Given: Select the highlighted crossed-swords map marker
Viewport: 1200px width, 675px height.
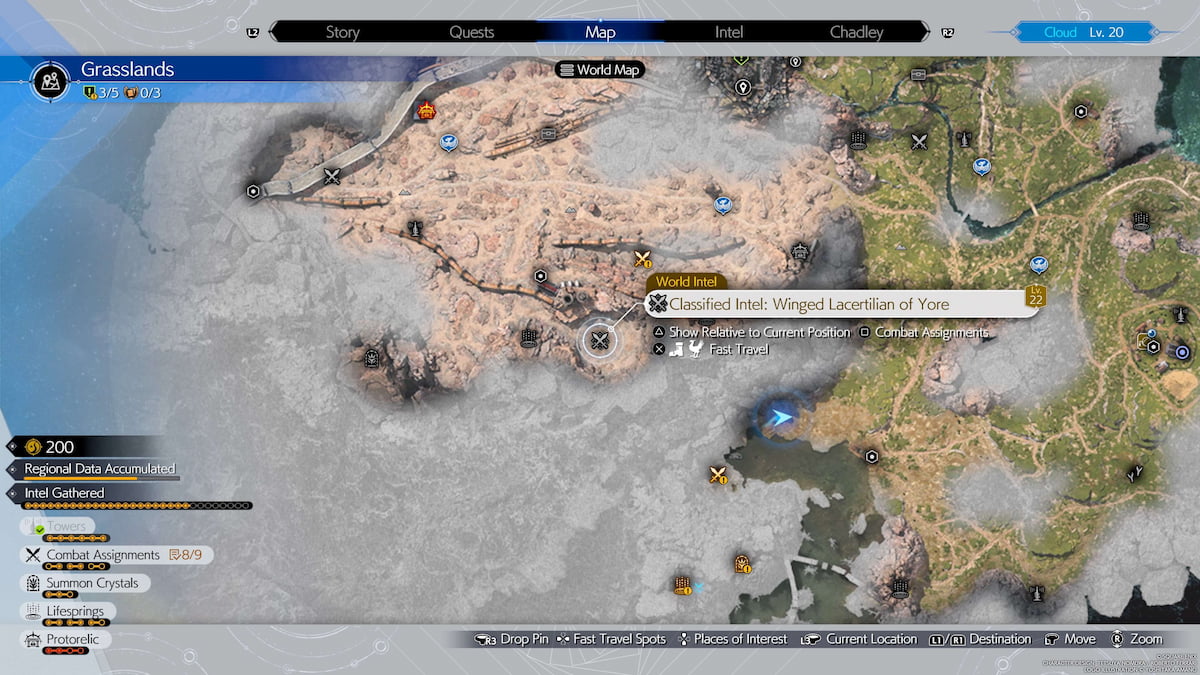Looking at the screenshot, I should coord(599,341).
